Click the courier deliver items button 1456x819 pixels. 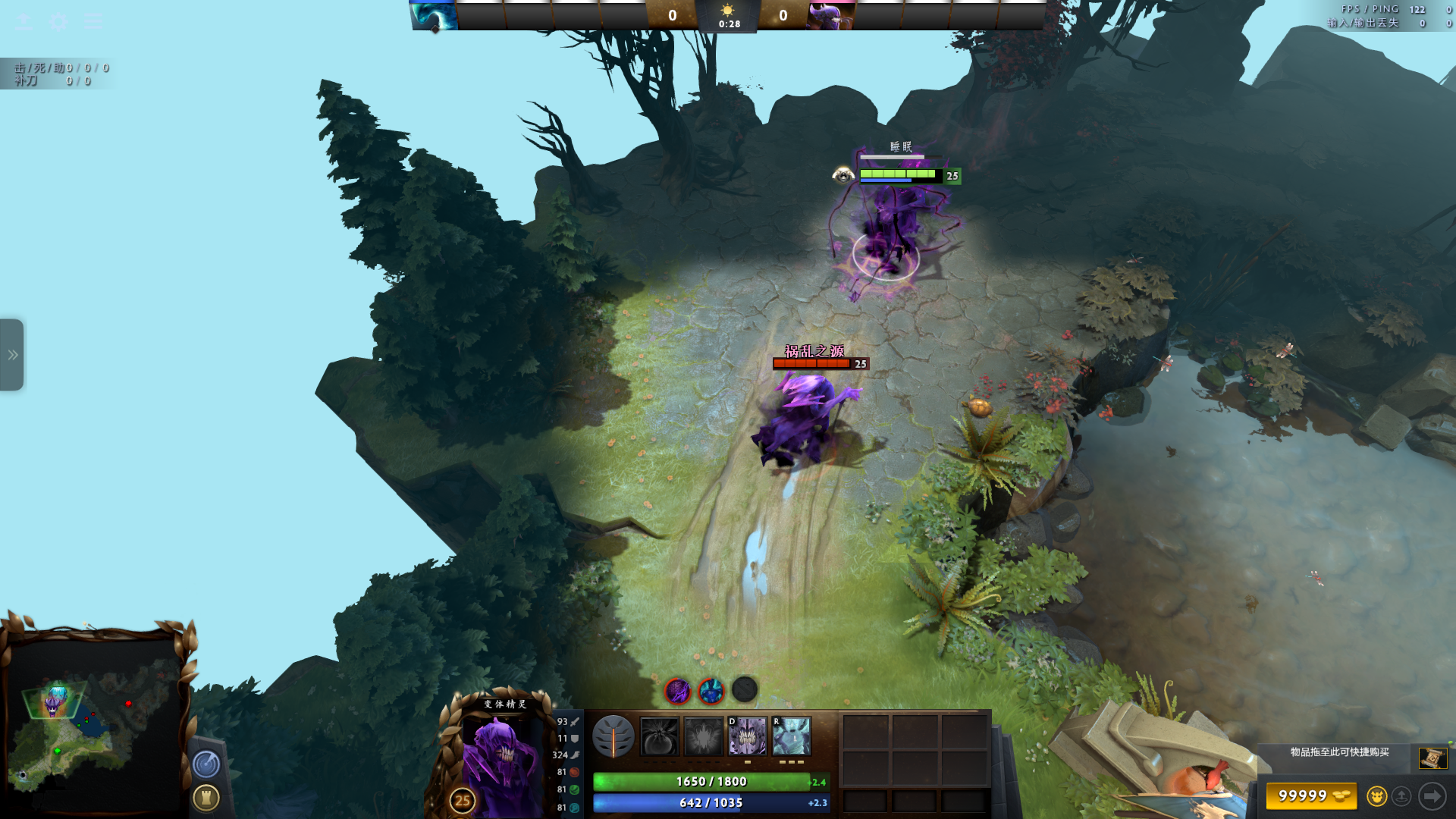(1401, 796)
